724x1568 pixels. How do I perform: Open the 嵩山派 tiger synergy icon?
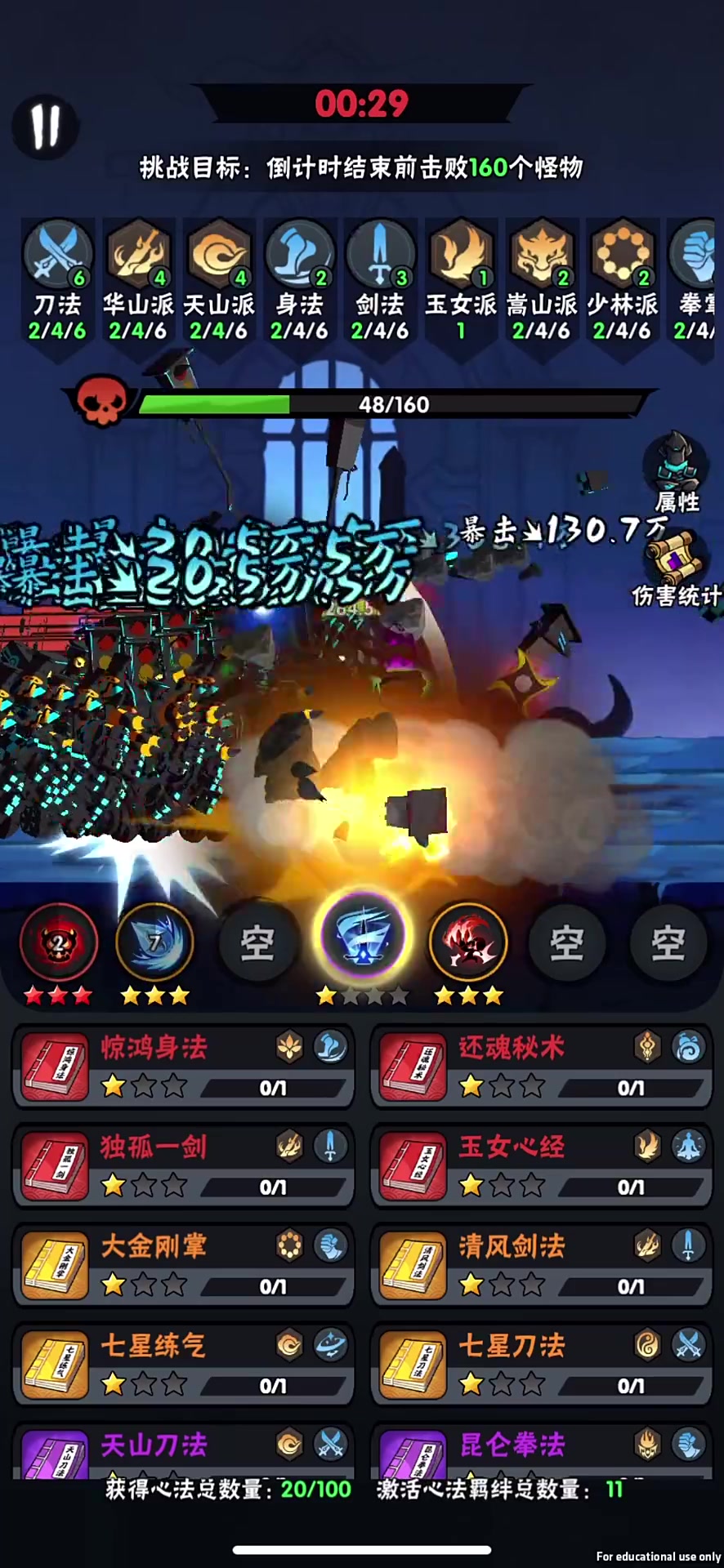[x=541, y=253]
